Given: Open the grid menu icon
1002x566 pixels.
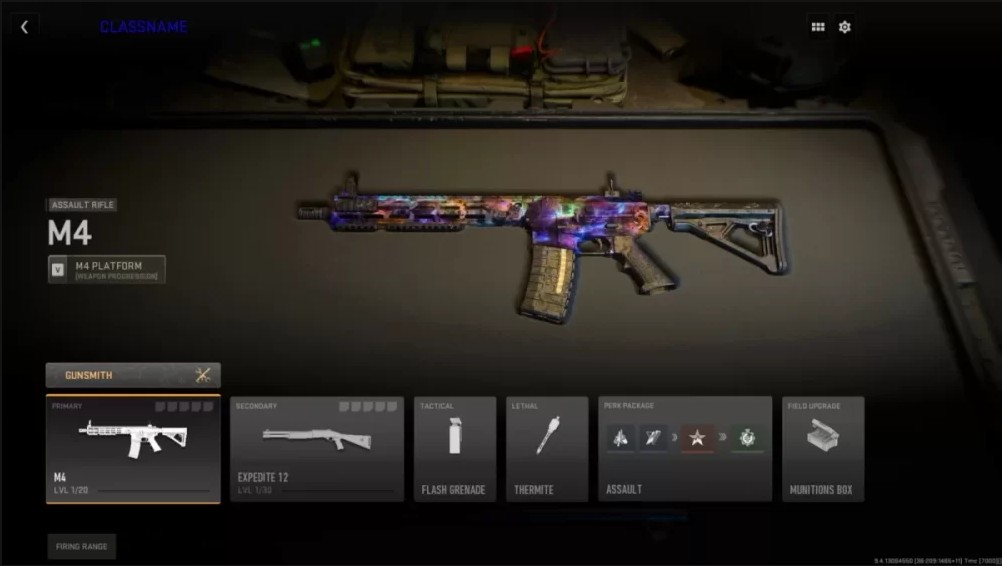Looking at the screenshot, I should (x=818, y=27).
